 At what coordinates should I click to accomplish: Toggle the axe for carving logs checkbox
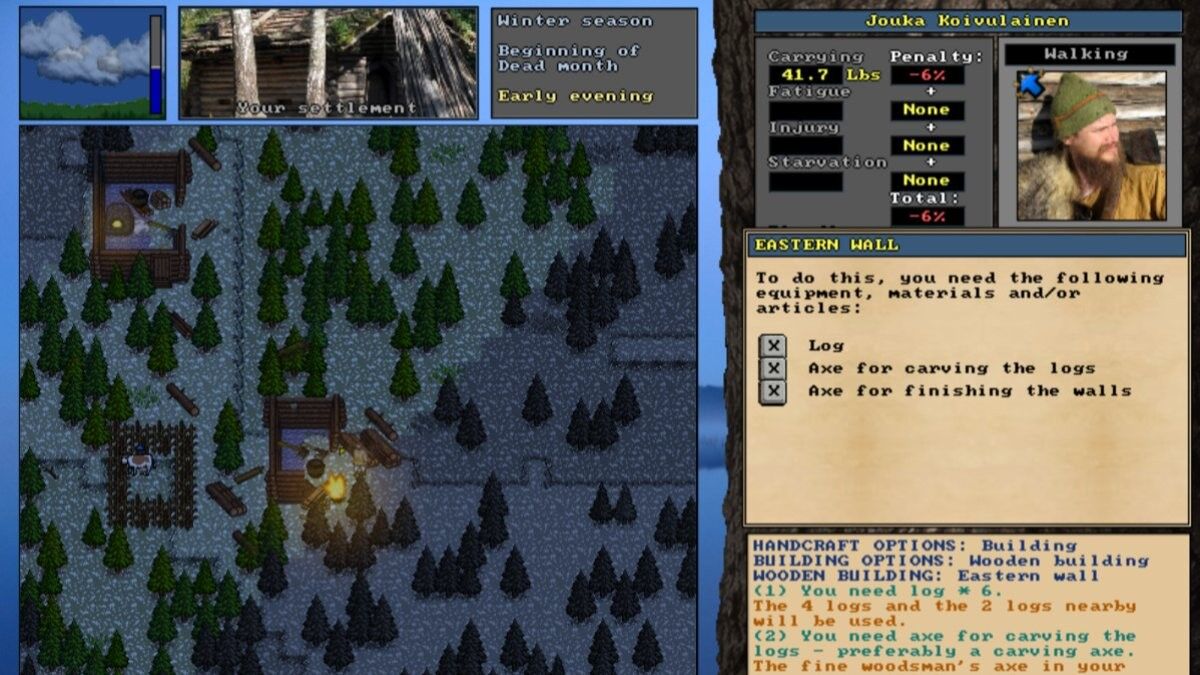coord(772,369)
